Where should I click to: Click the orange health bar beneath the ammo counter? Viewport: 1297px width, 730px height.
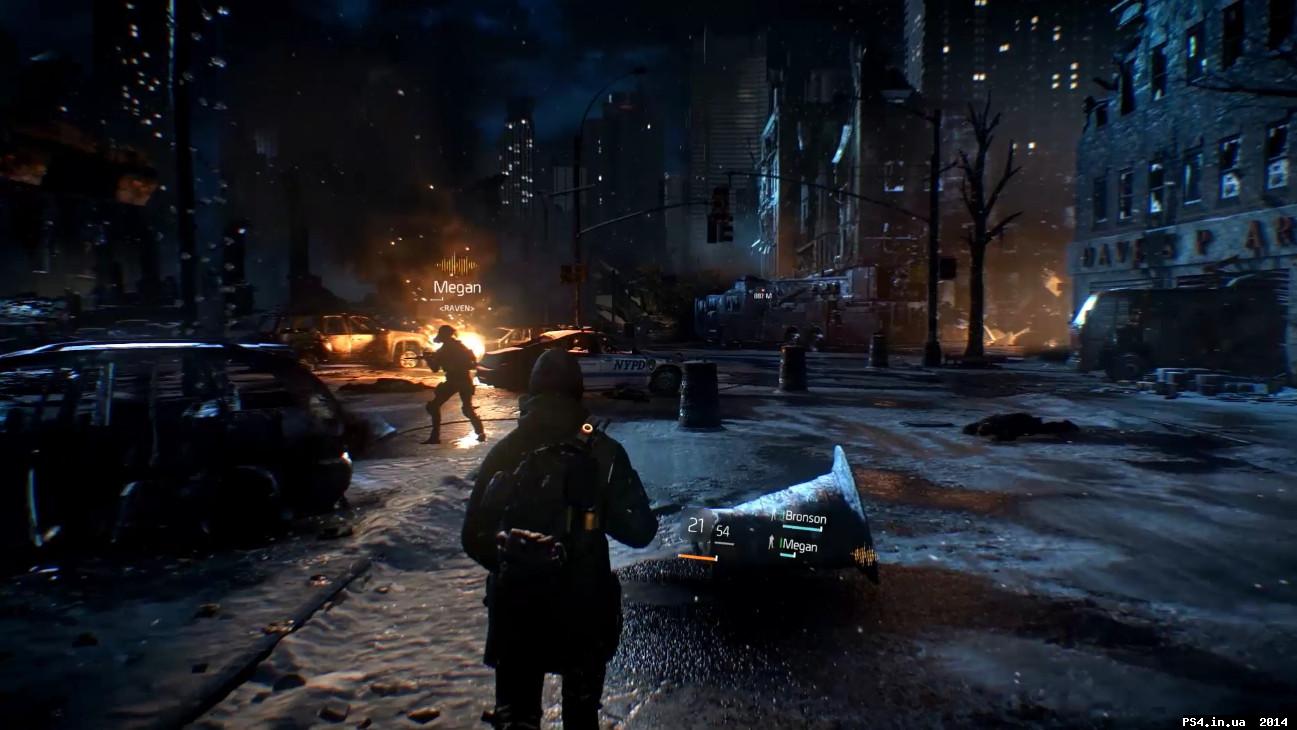697,557
